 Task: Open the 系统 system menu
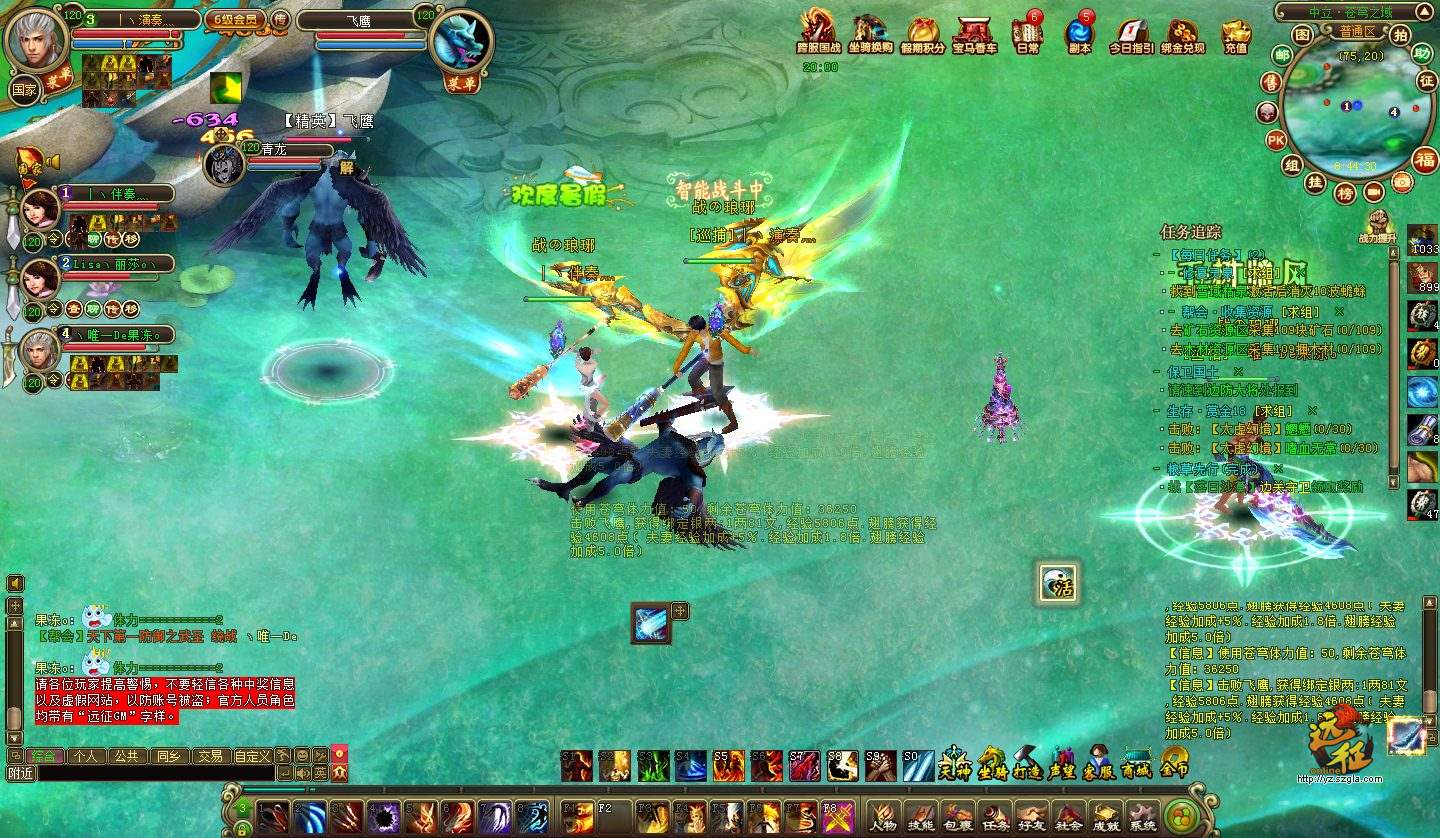1142,816
